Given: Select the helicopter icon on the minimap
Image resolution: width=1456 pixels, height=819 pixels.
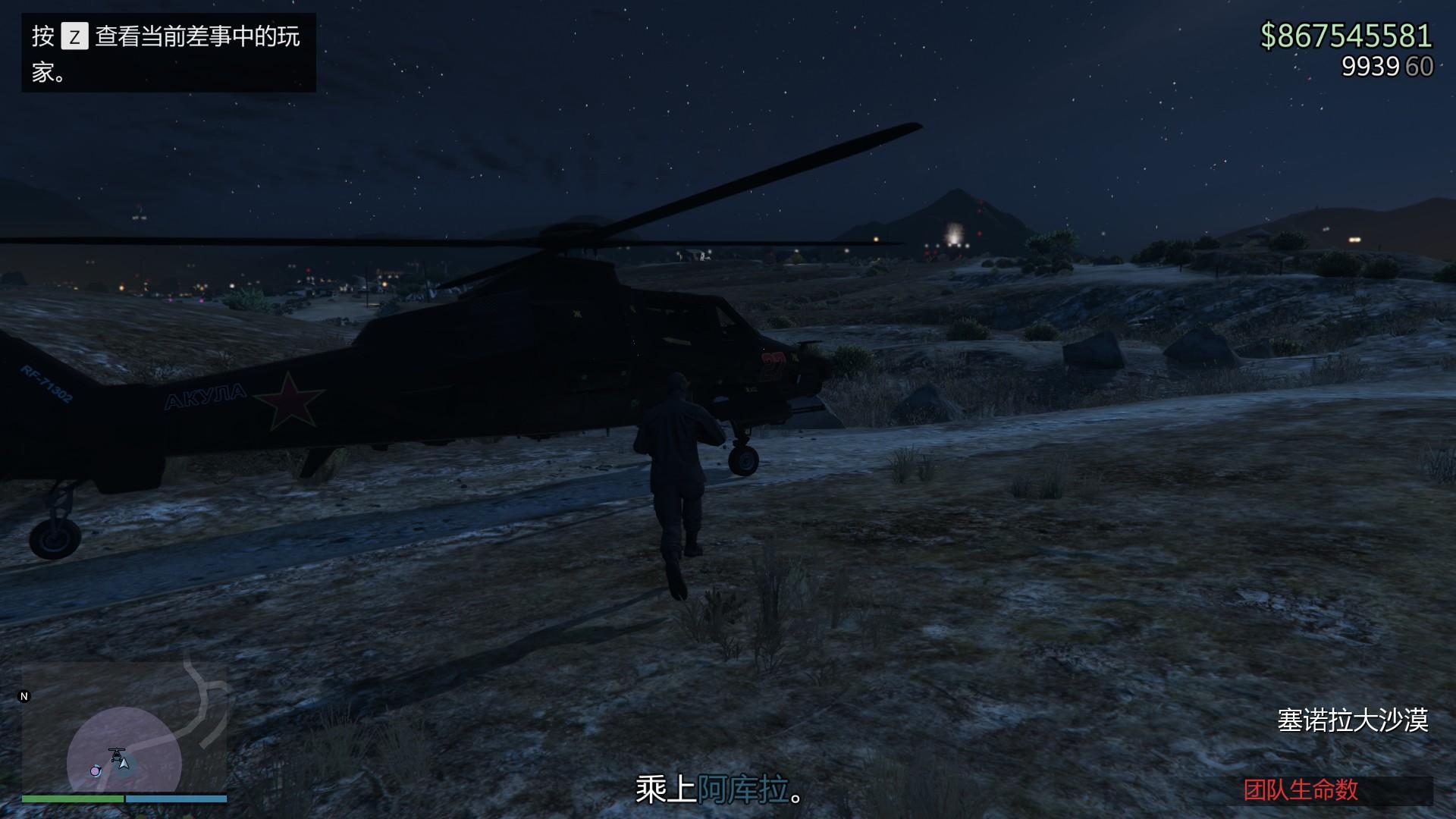Looking at the screenshot, I should point(116,755).
